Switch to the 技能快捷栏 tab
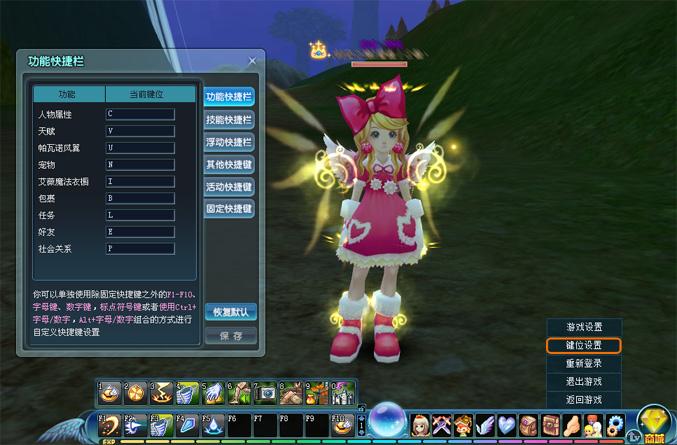This screenshot has height=445, width=677. tap(229, 120)
